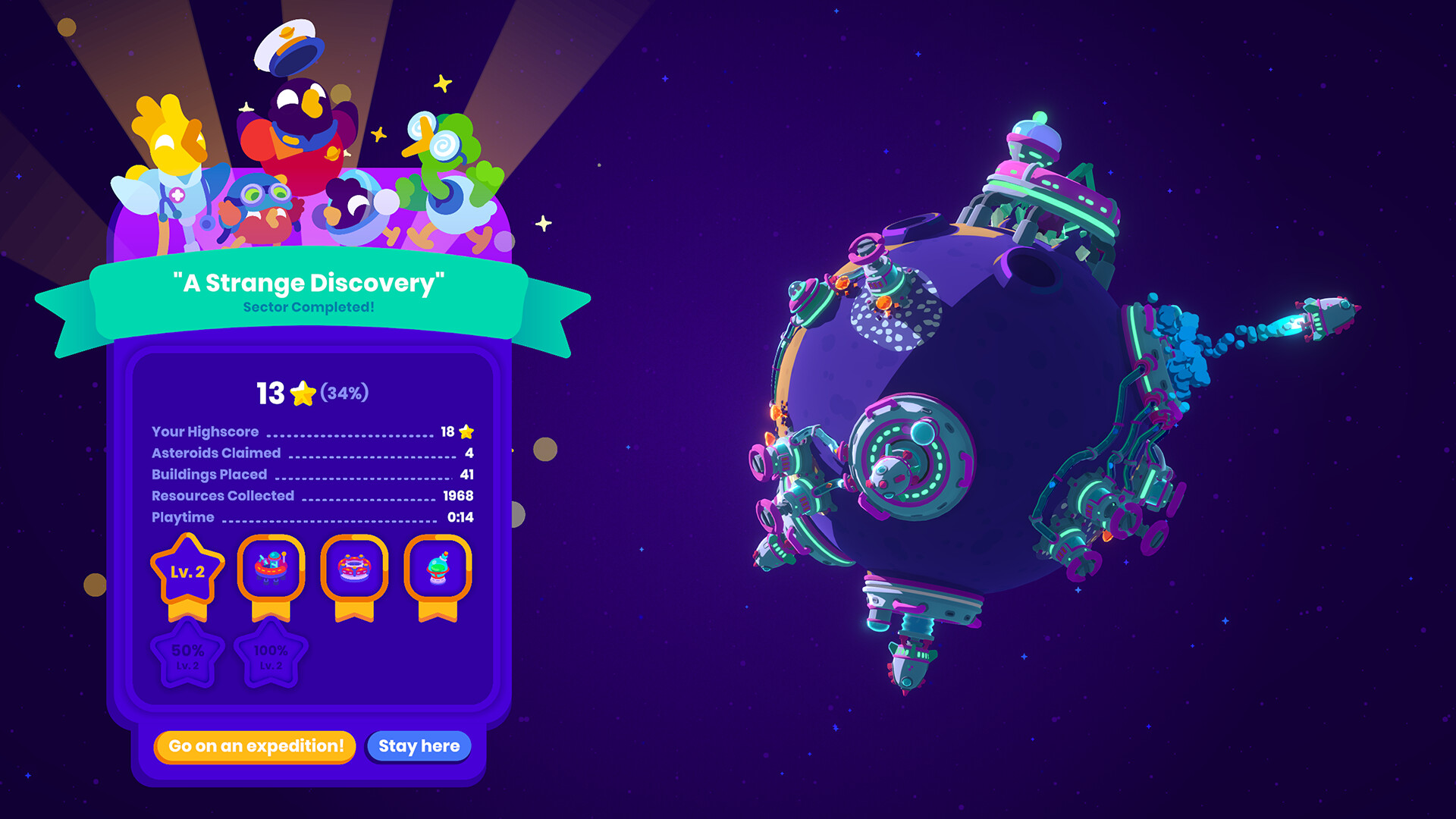Screen dimensions: 1456x819
Task: Choose the Stay here button
Action: tap(418, 746)
